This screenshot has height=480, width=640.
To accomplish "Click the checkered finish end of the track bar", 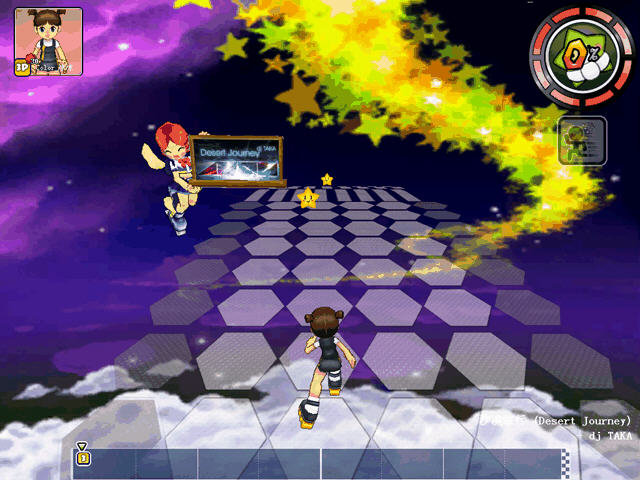I will [x=566, y=463].
